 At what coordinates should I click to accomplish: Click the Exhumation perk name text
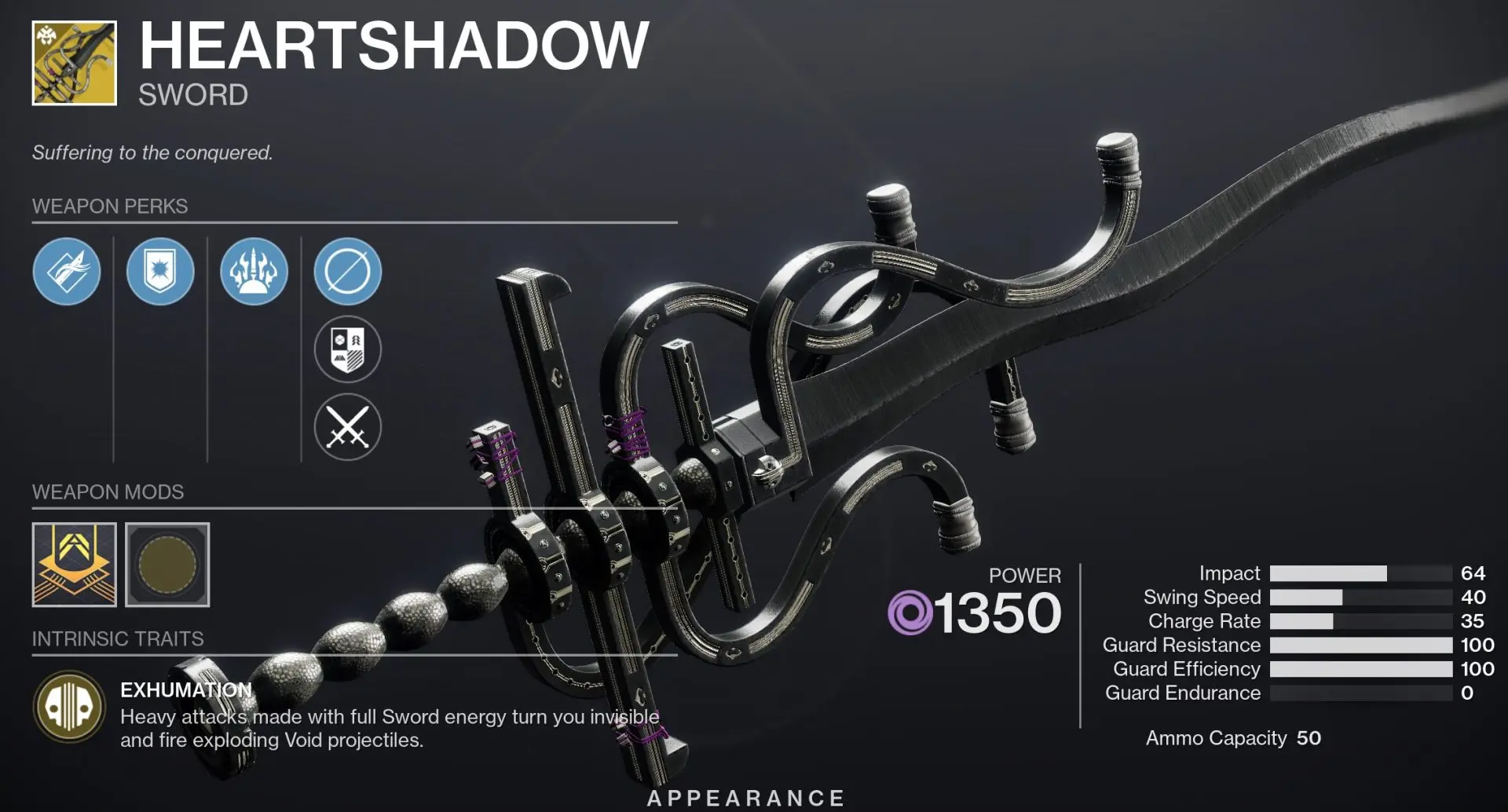[x=184, y=689]
